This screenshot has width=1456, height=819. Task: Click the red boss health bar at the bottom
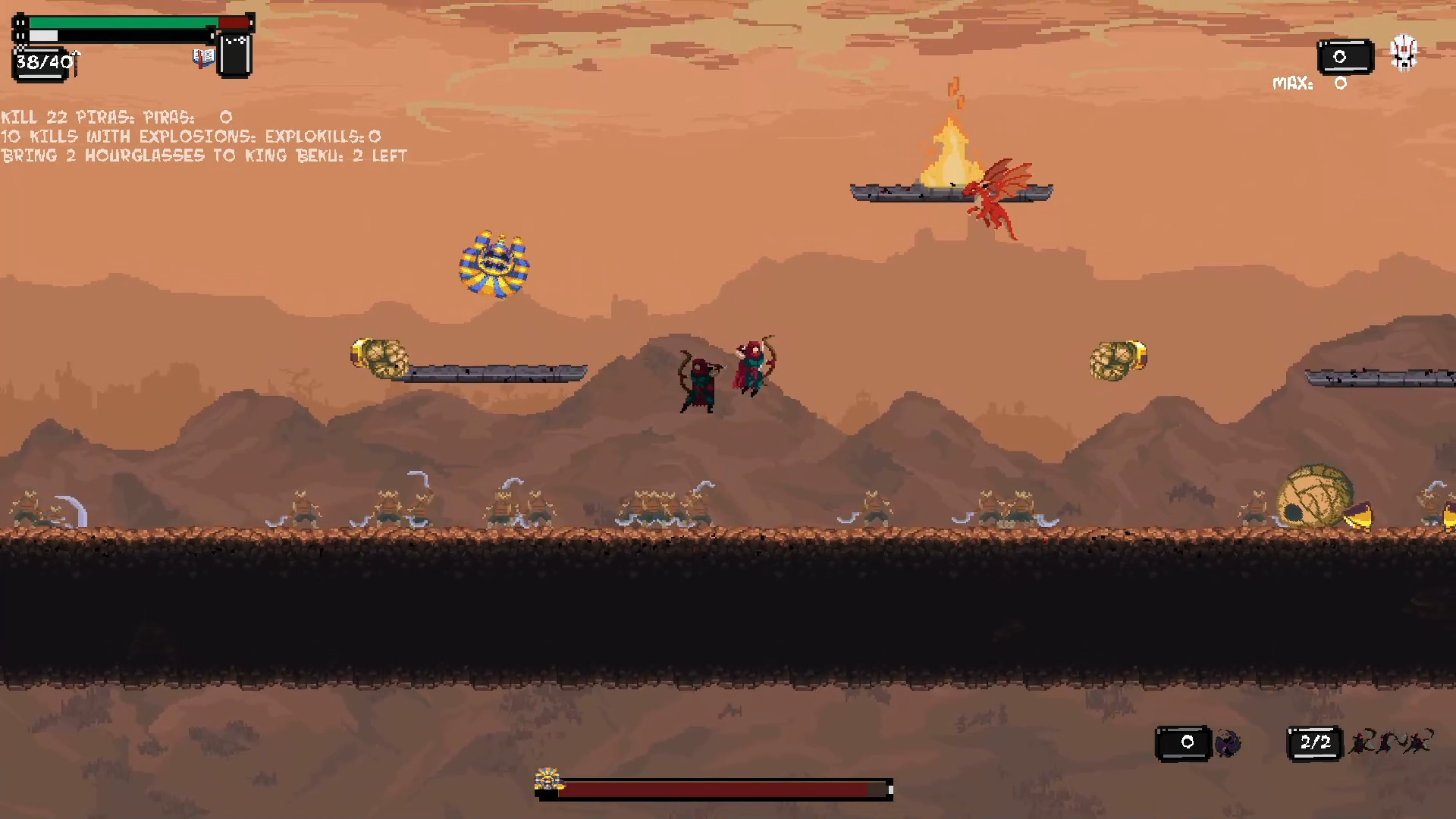[x=728, y=789]
